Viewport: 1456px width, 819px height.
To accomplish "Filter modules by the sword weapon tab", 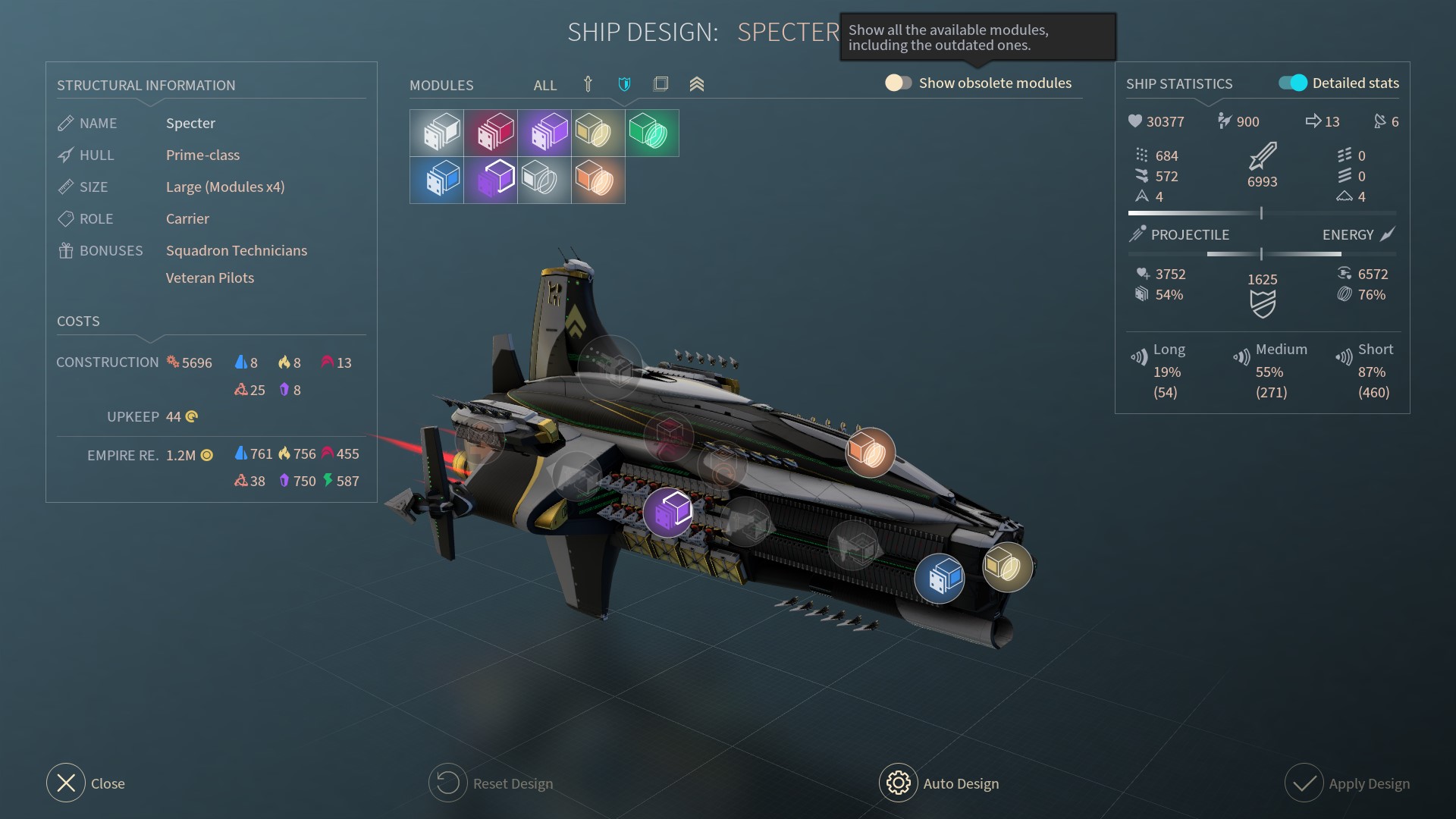I will [588, 84].
